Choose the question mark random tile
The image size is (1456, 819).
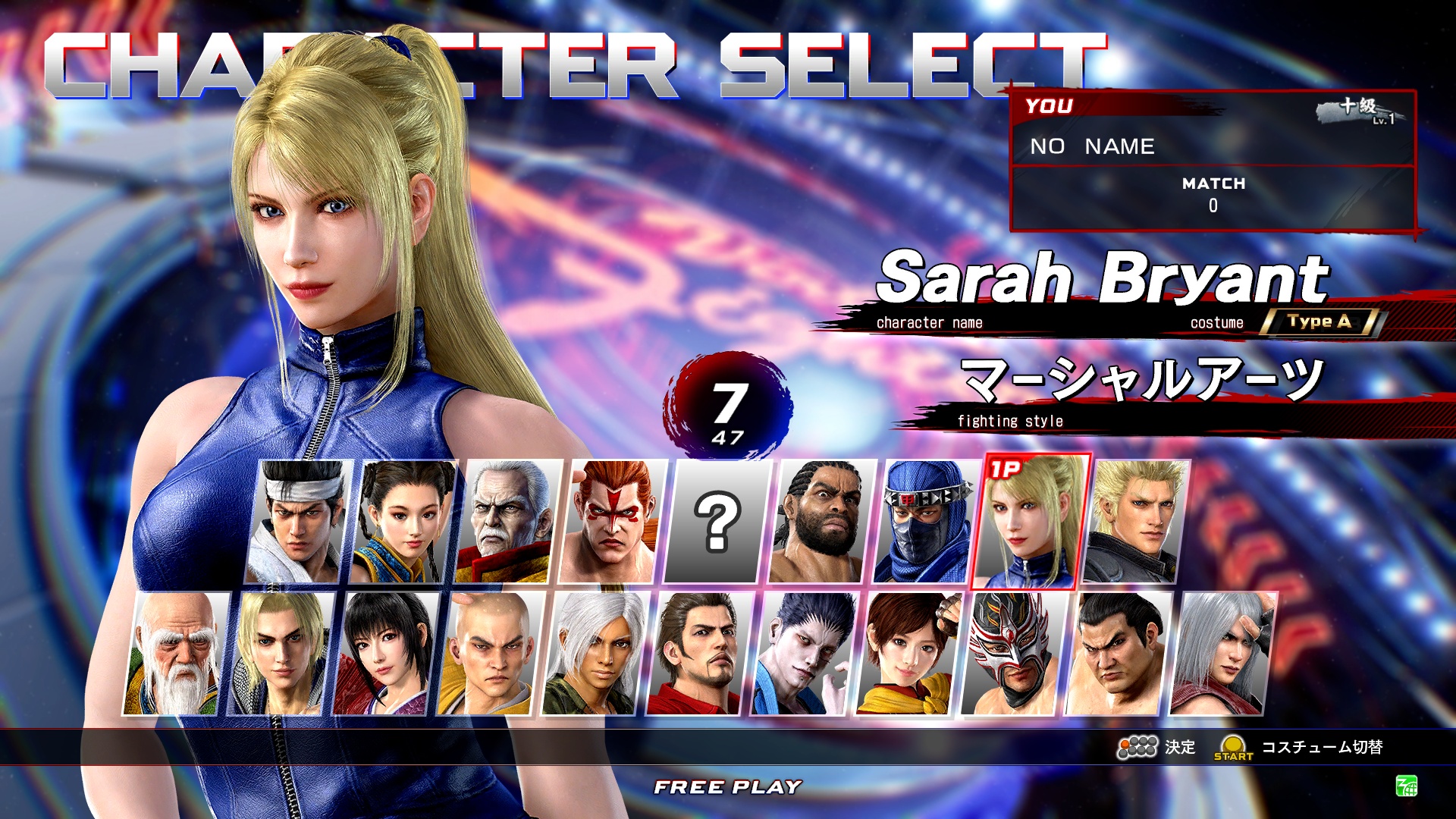coord(717,522)
